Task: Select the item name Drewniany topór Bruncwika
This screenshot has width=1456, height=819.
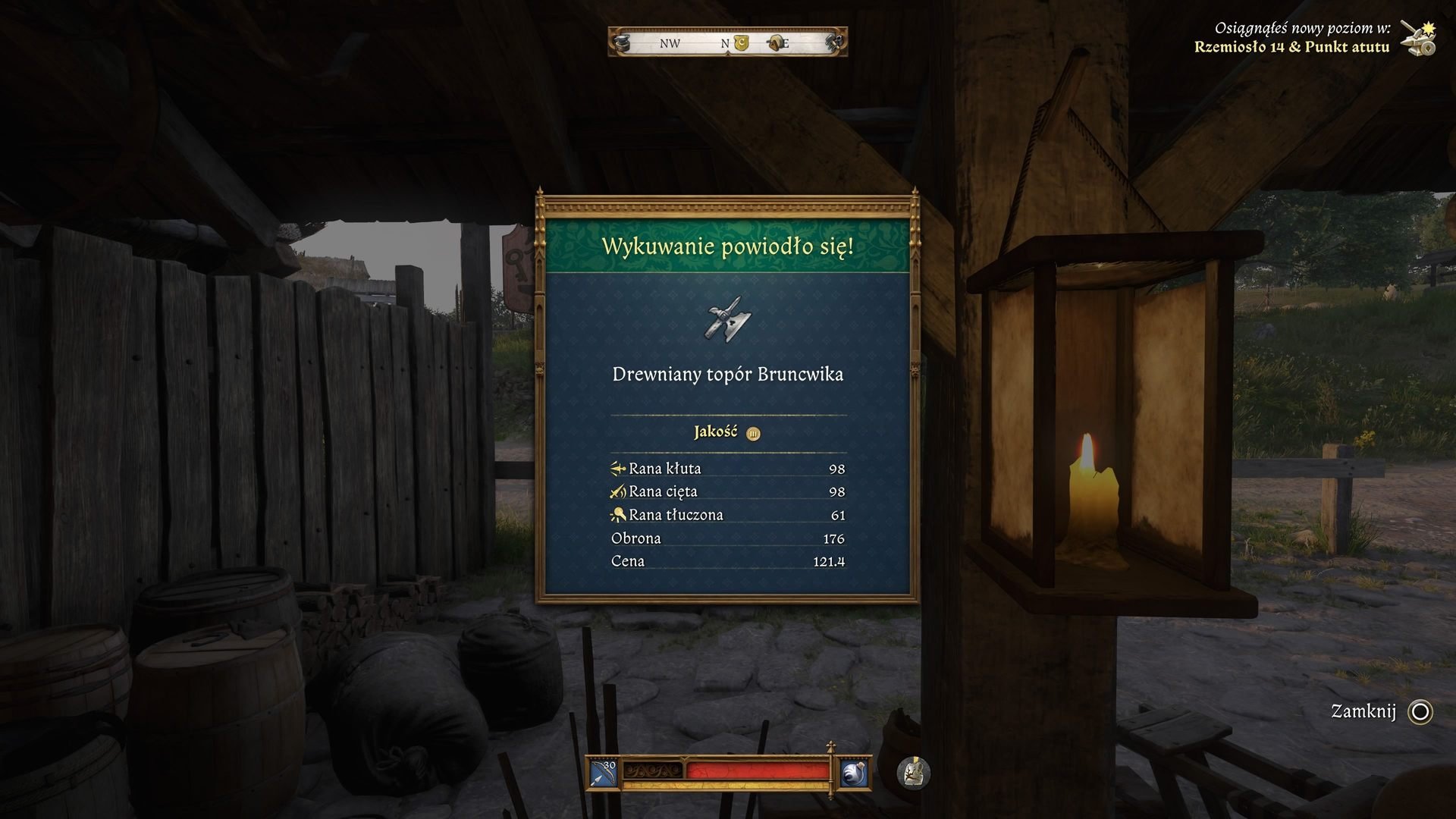Action: (x=727, y=374)
